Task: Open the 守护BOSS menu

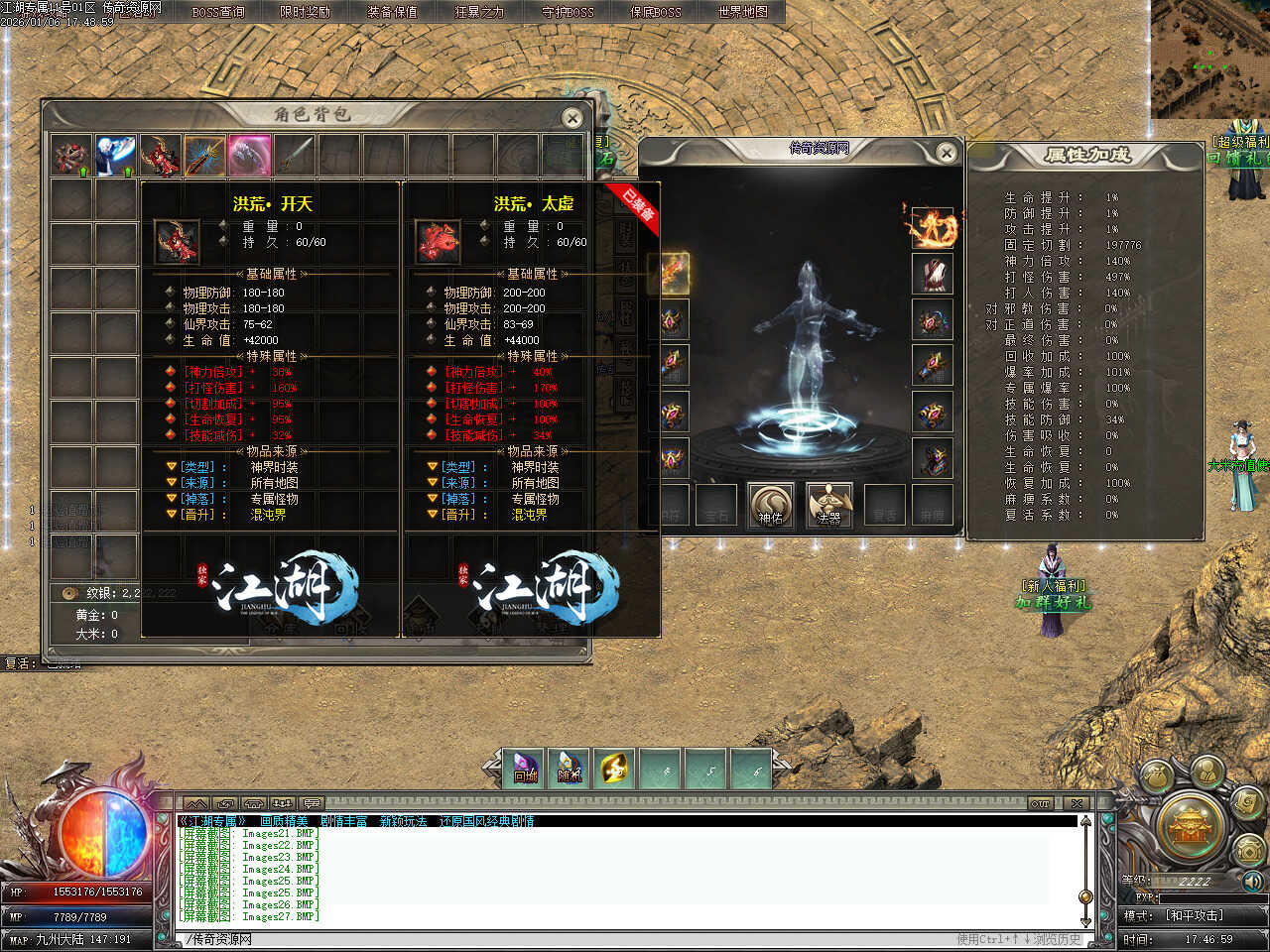Action: [x=568, y=12]
